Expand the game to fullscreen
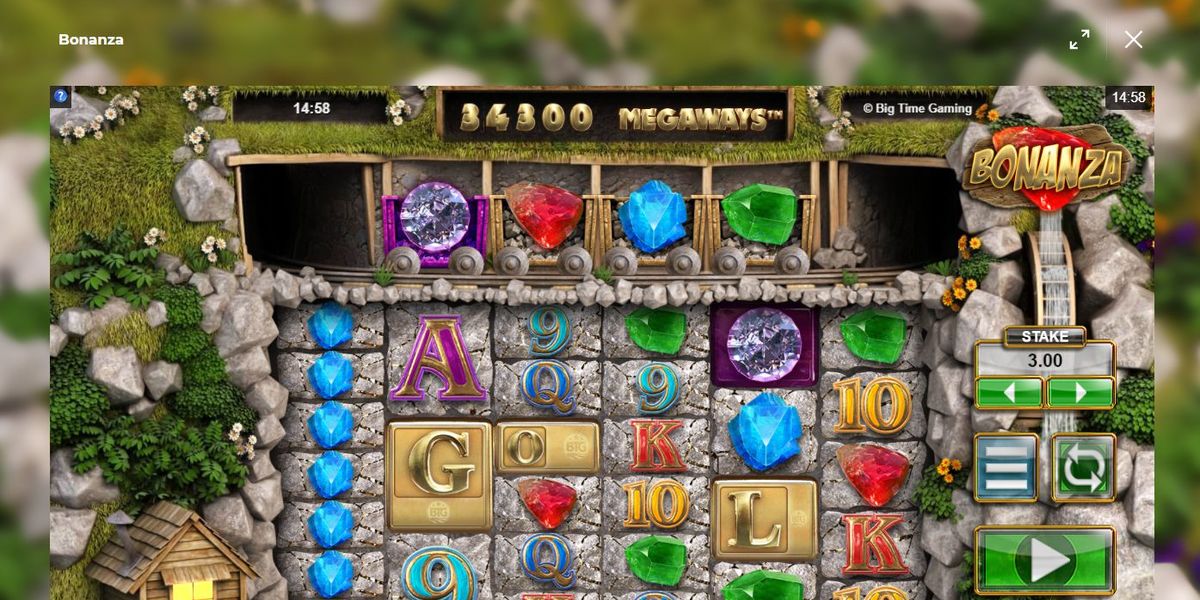1200x600 pixels. tap(1079, 40)
